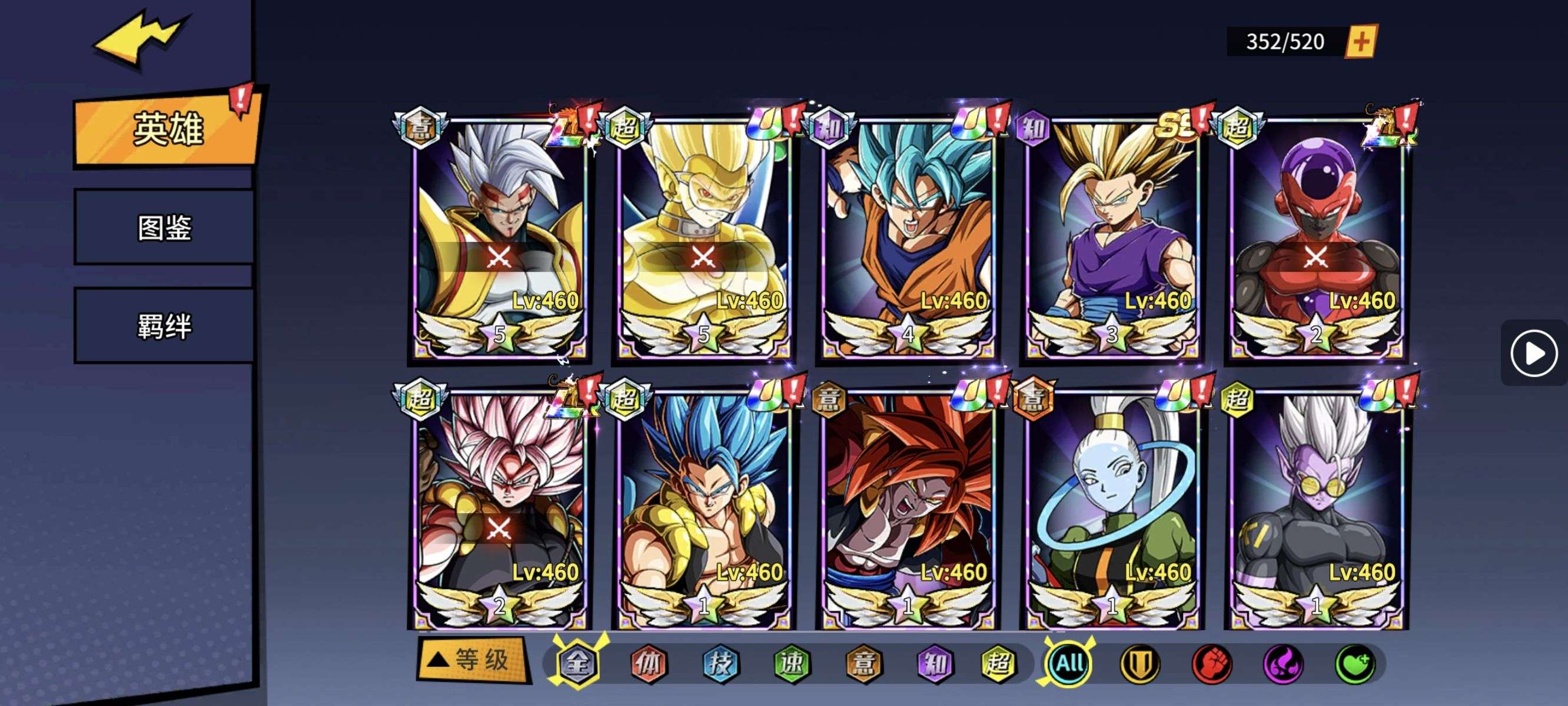1568x706 pixels.
Task: Choose the purple-shirt Super Saiyan Gohan card
Action: click(1111, 237)
